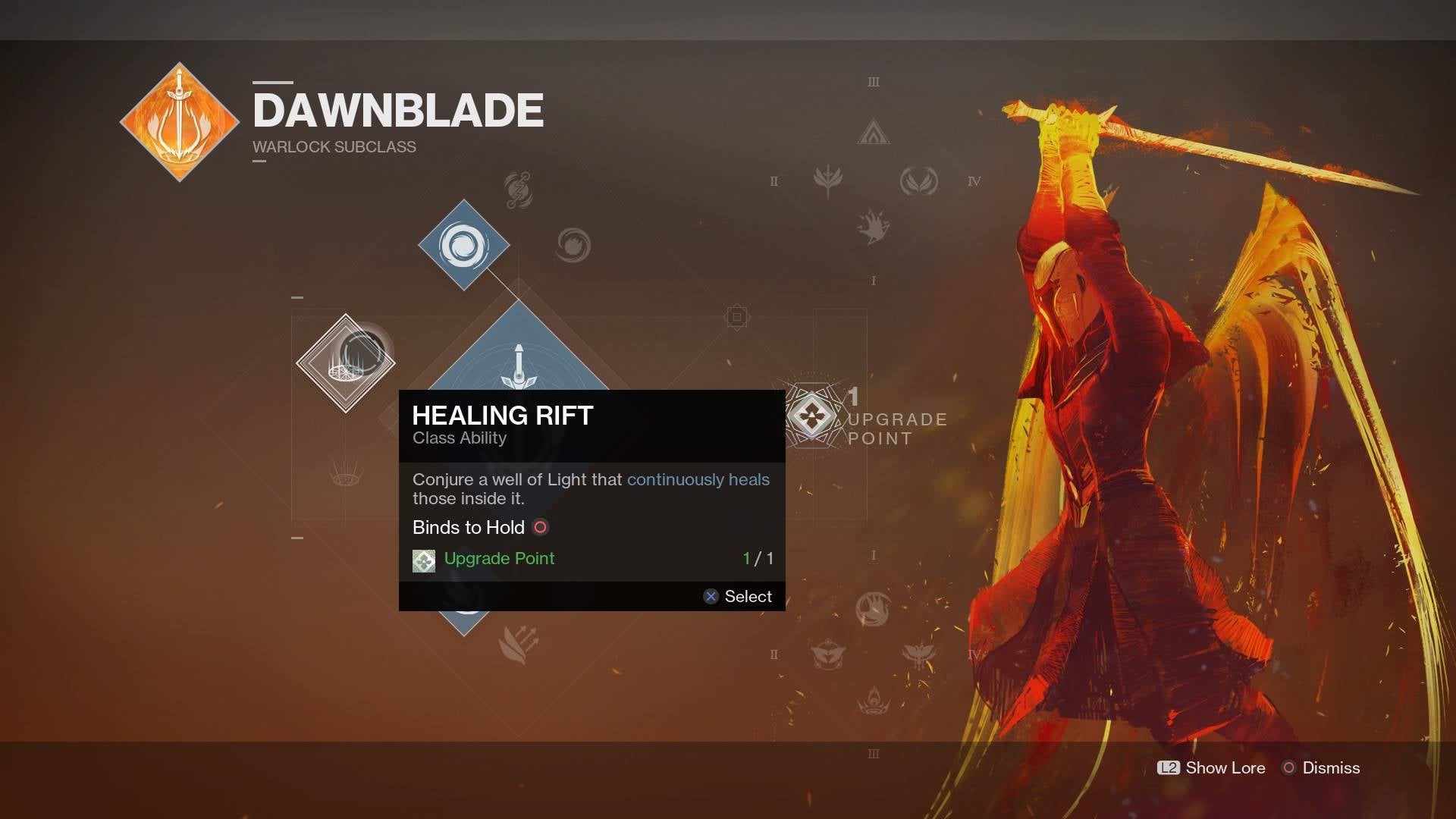Click the winged phoenix perk in node IV
This screenshot has width=1456, height=819.
(918, 181)
